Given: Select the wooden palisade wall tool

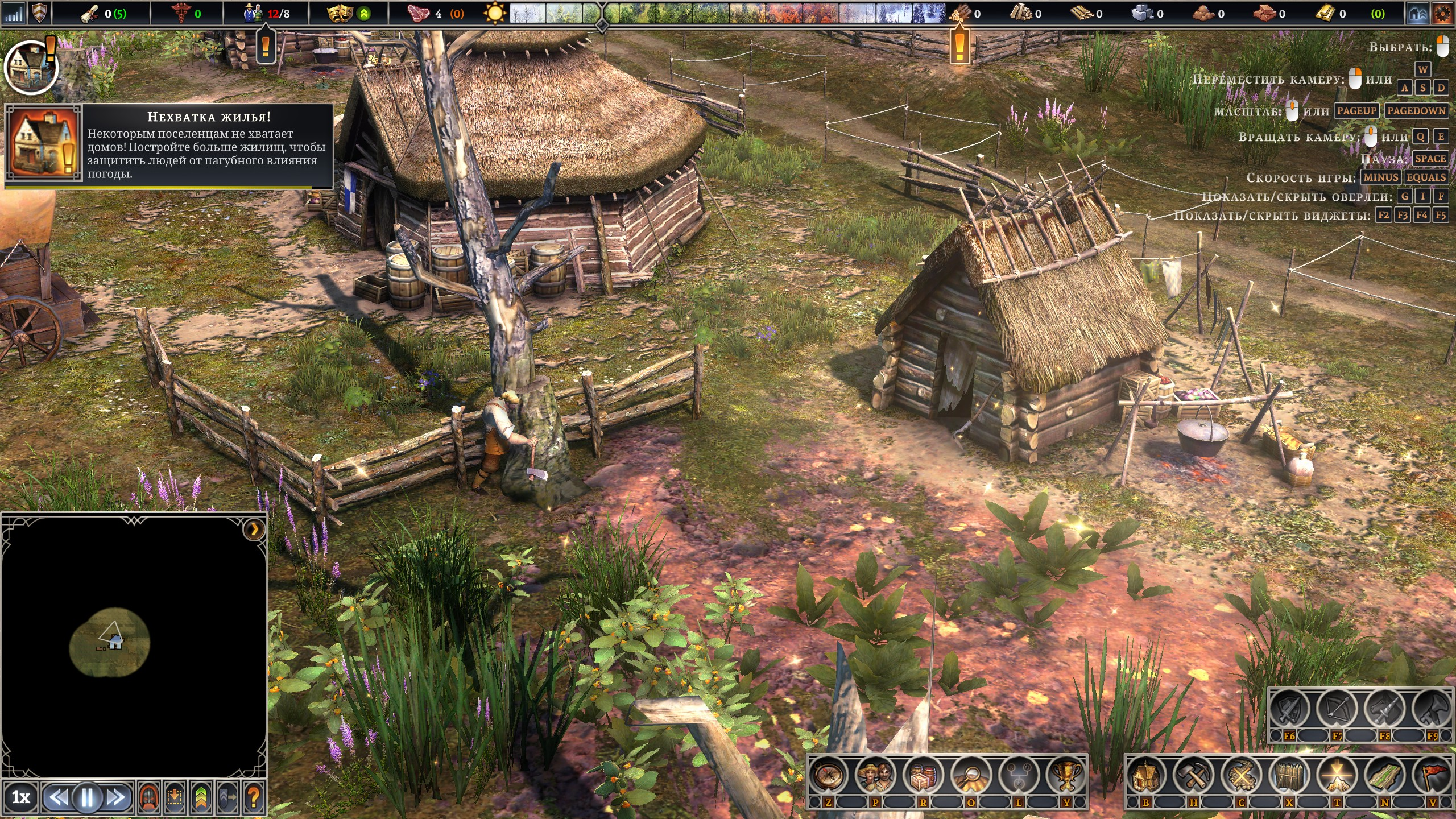Looking at the screenshot, I should point(1289,775).
